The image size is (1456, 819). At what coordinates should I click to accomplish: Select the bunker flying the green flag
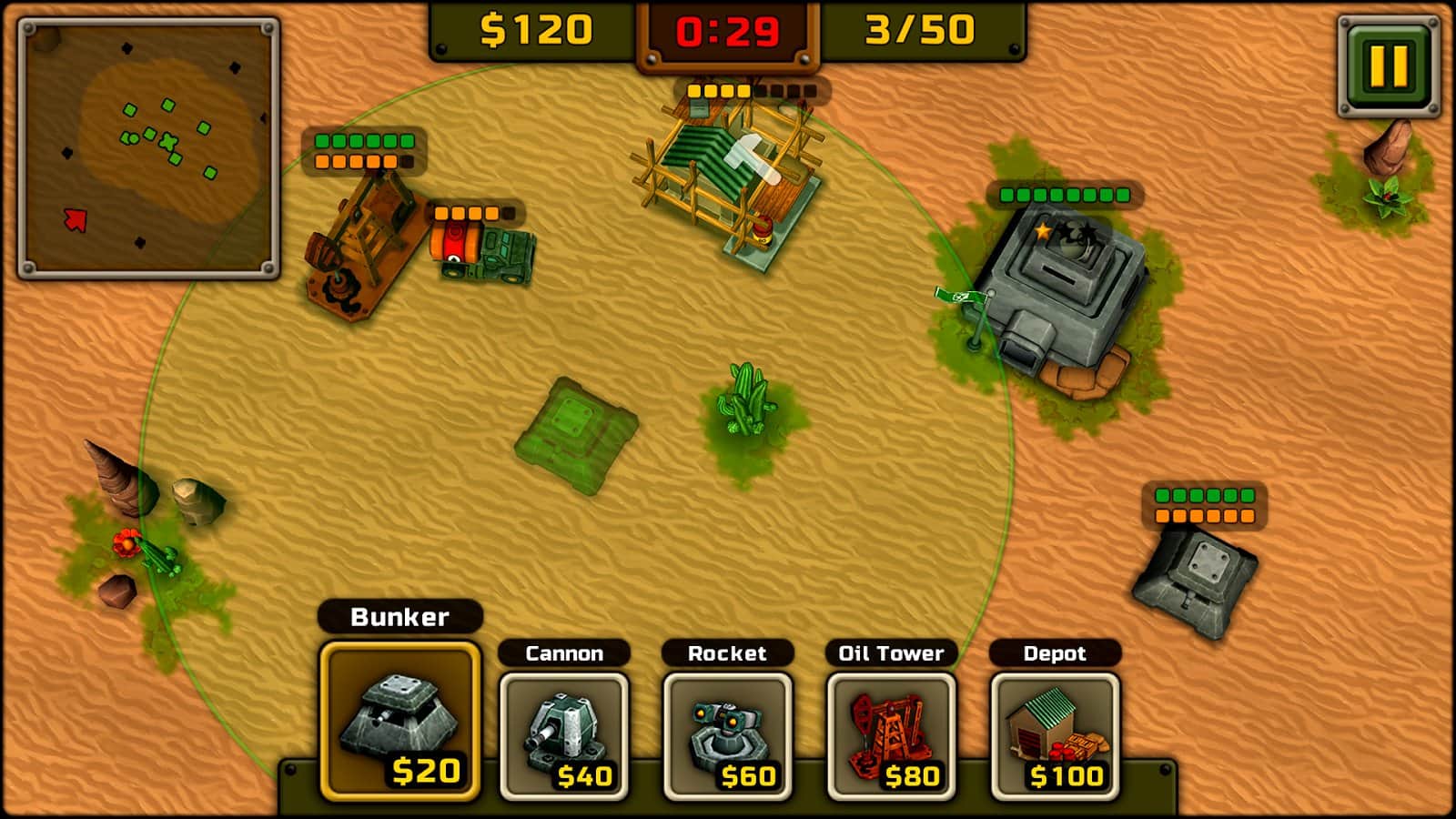1060,282
